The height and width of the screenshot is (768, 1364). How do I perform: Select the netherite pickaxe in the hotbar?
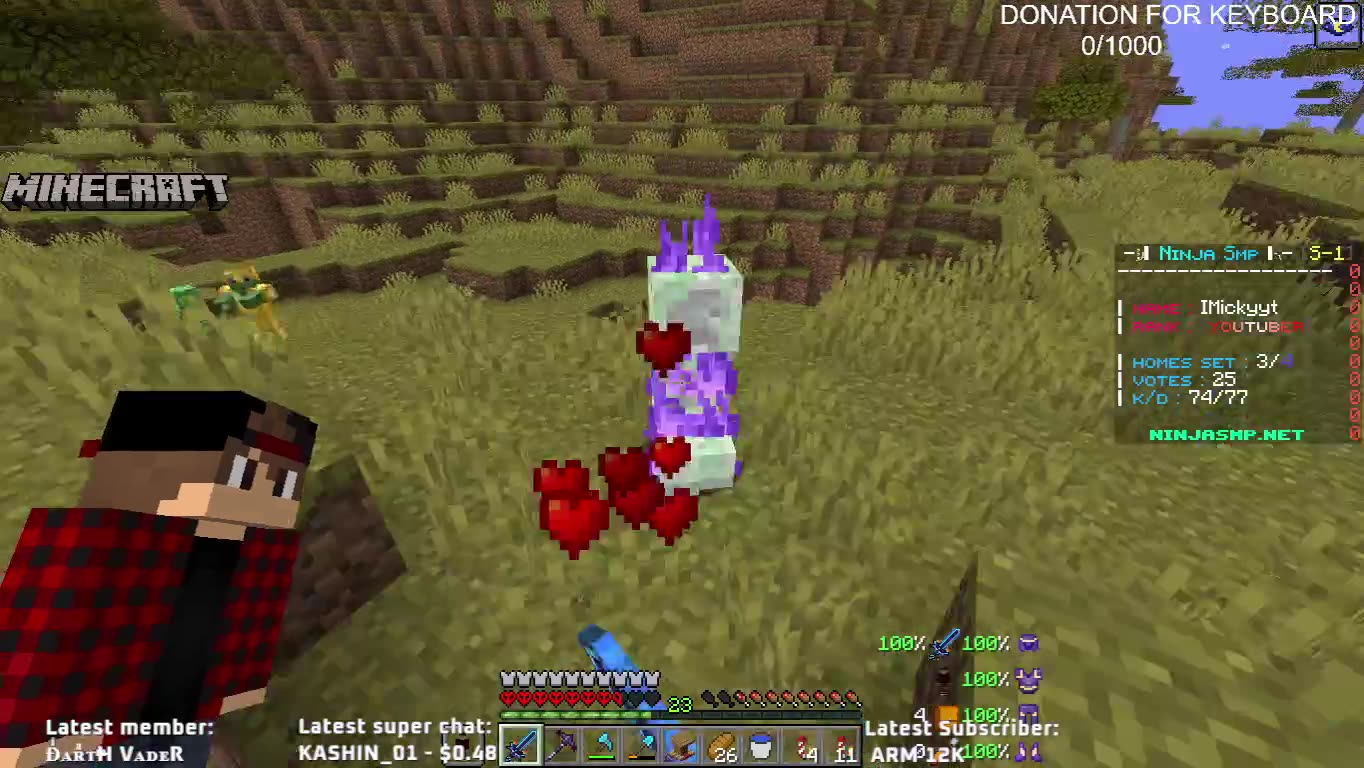click(560, 745)
